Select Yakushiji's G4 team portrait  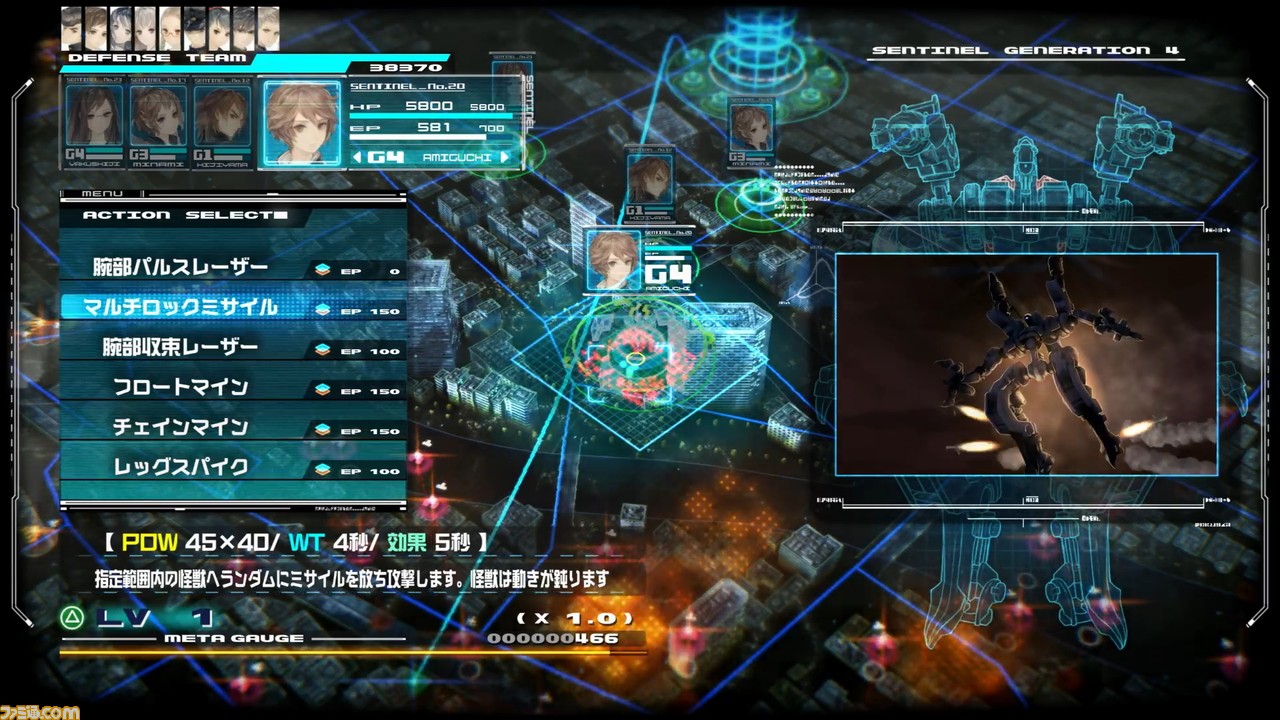94,120
